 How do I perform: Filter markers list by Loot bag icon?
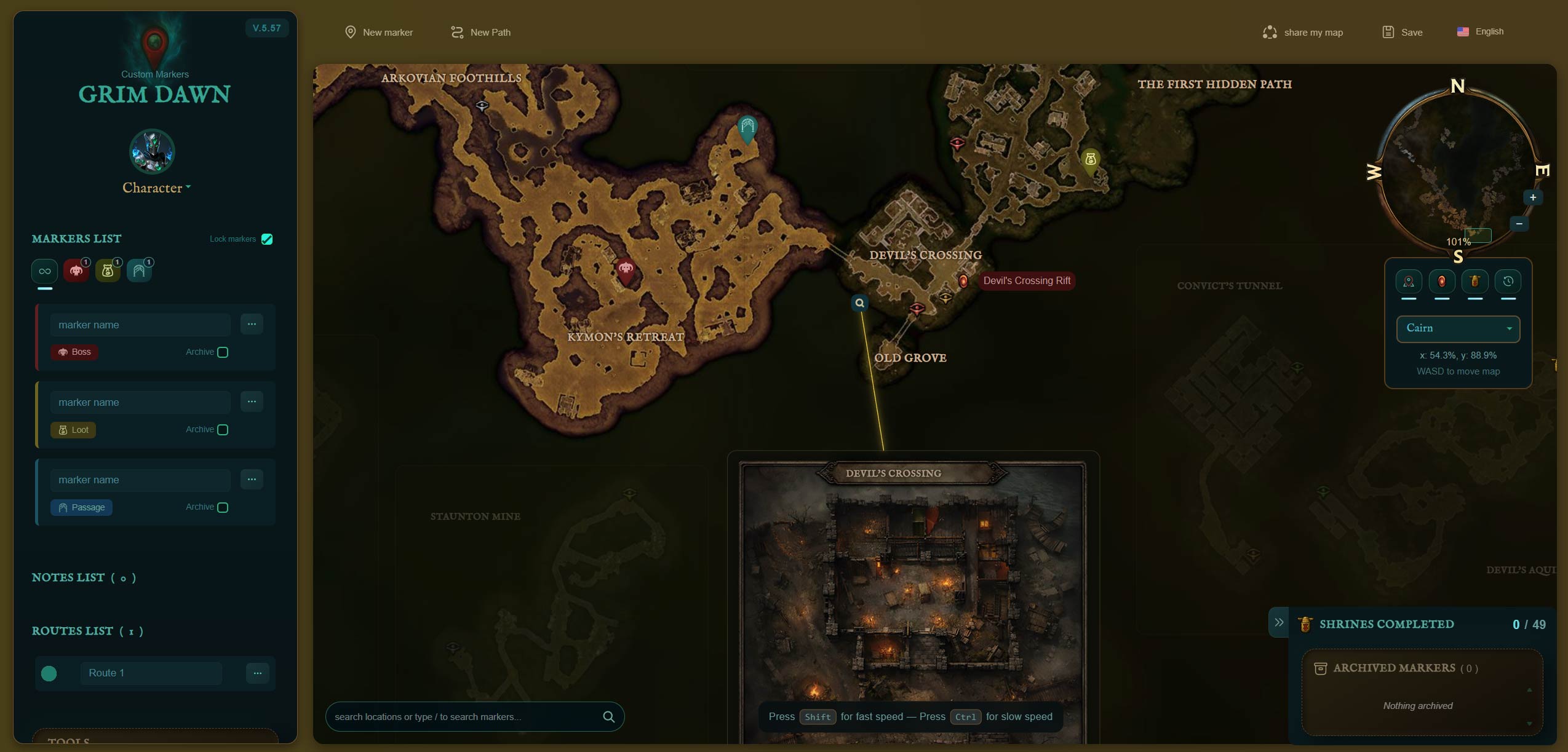click(108, 271)
